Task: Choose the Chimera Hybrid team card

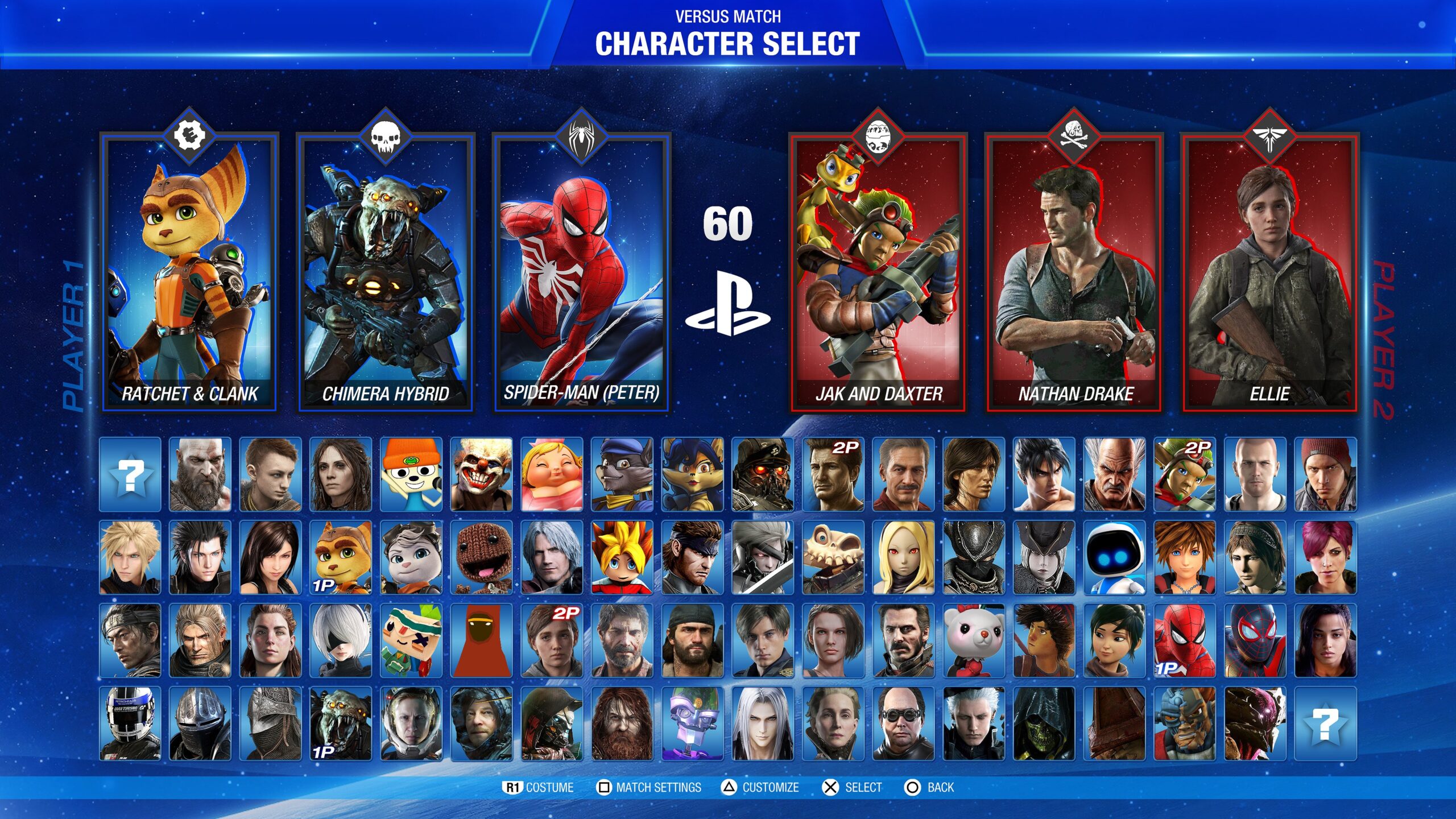Action: tap(385, 273)
